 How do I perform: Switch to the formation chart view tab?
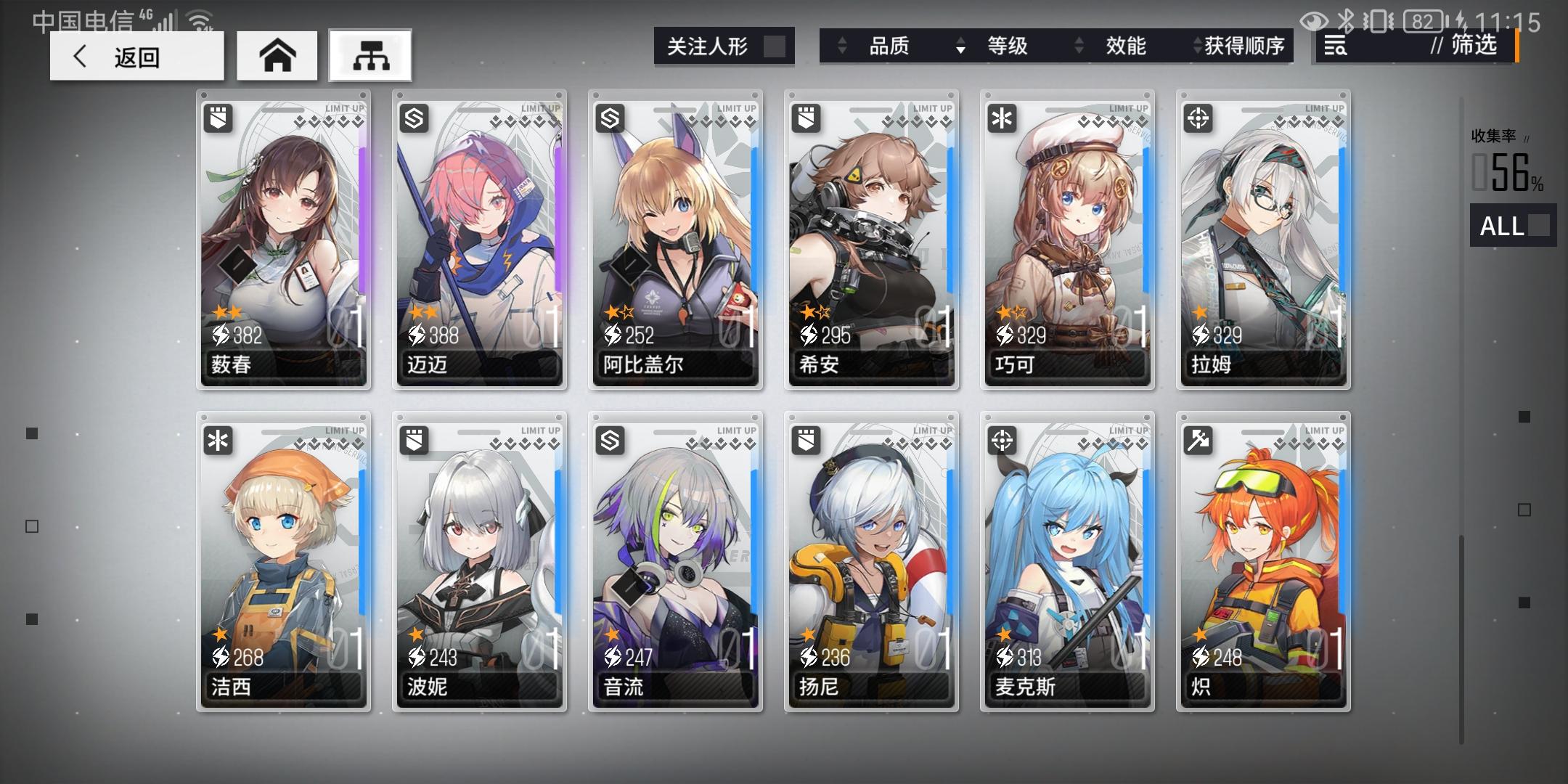(370, 55)
